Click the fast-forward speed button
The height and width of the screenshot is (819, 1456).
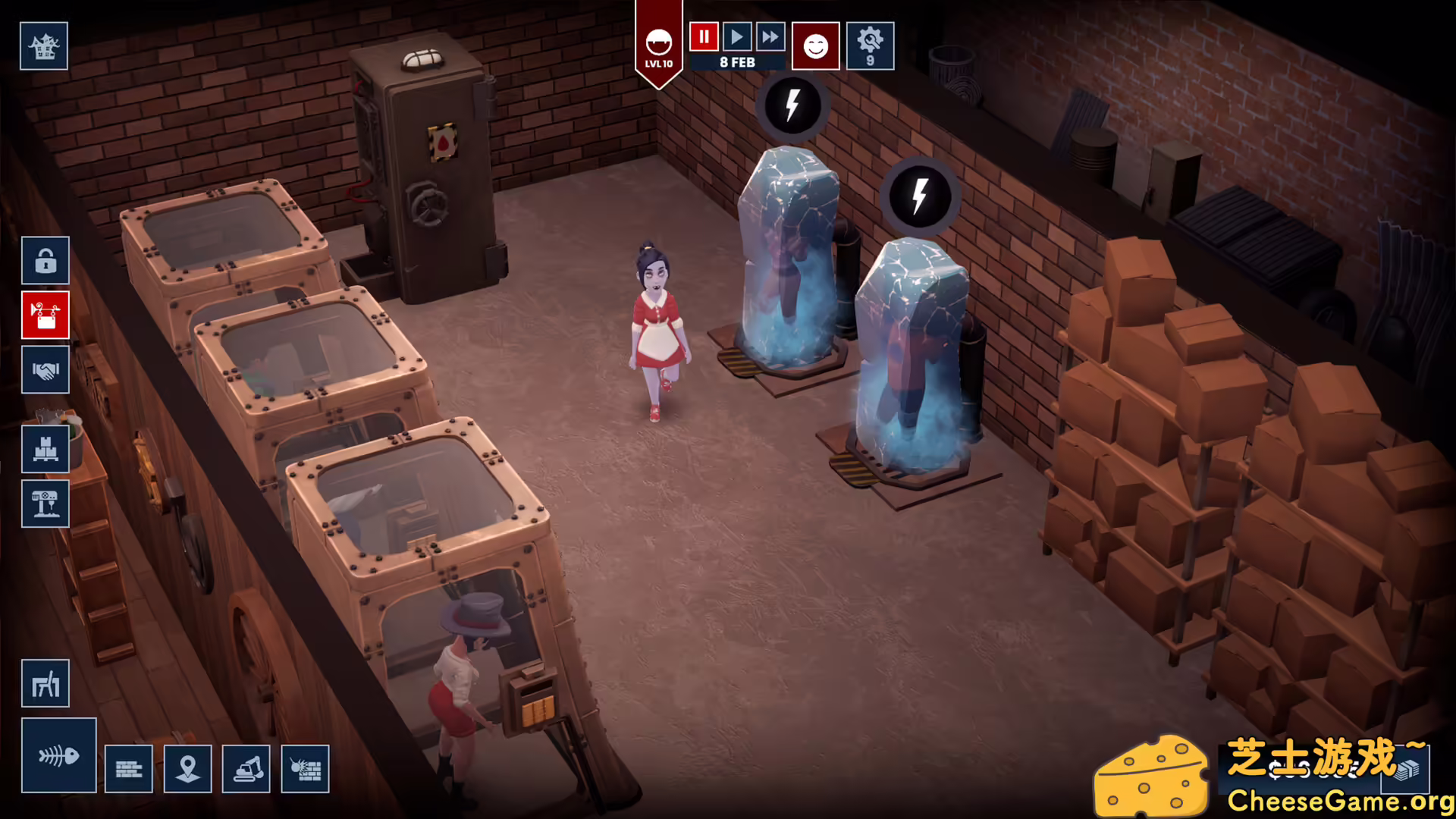771,36
